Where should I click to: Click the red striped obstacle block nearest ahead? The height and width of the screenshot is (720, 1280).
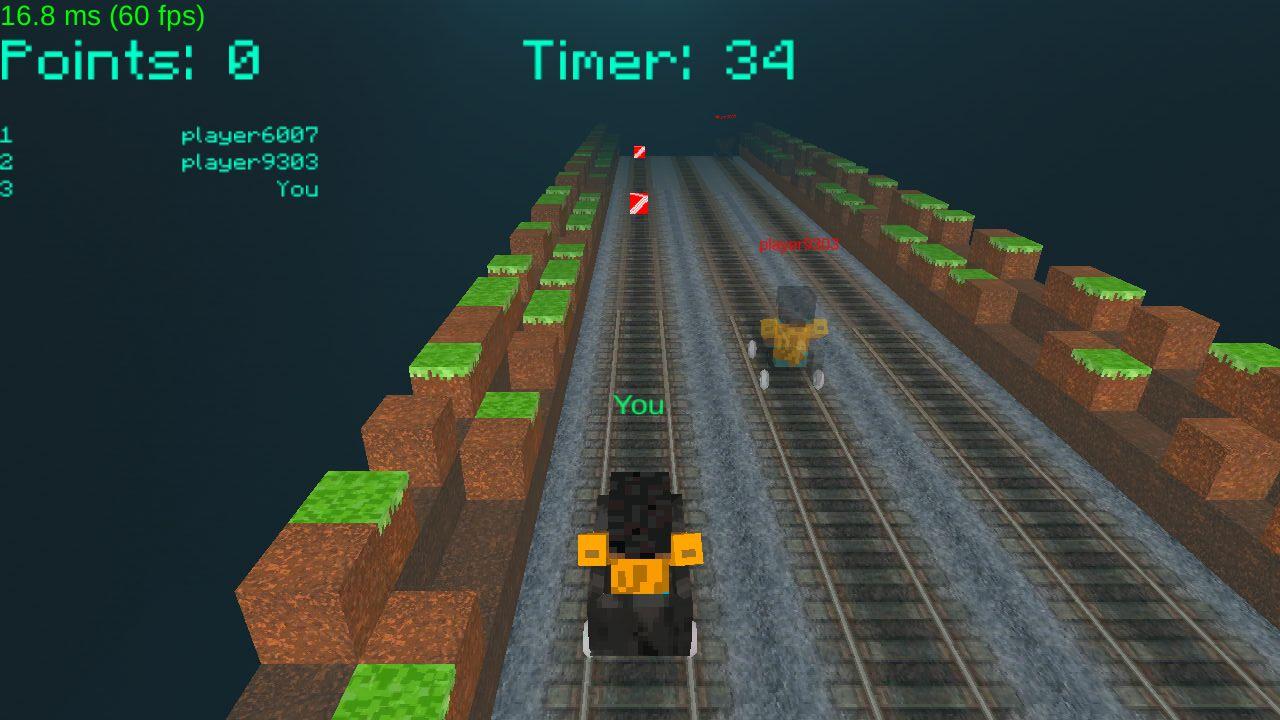tap(640, 203)
